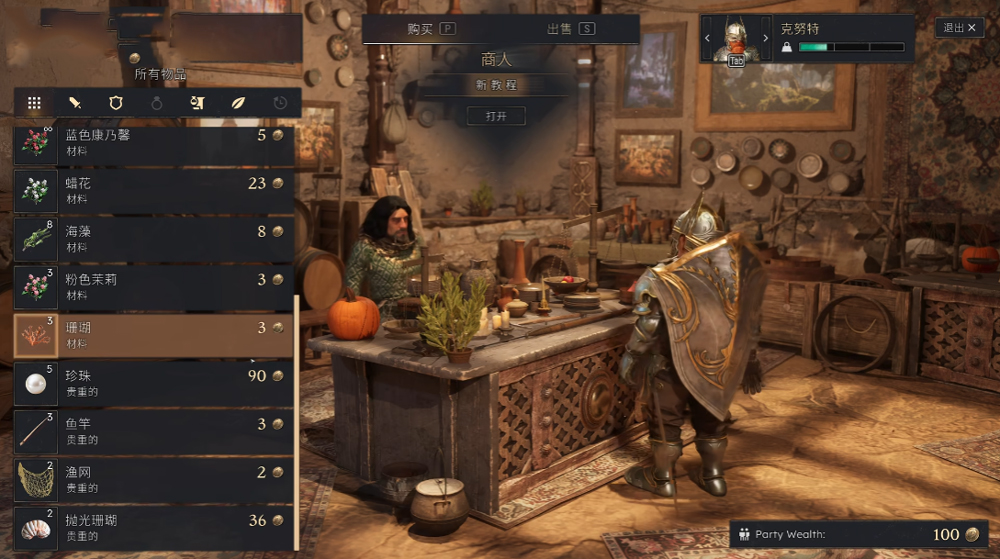The height and width of the screenshot is (559, 1000).
Task: Switch to the 购买 (buy) tab
Action: (x=431, y=29)
